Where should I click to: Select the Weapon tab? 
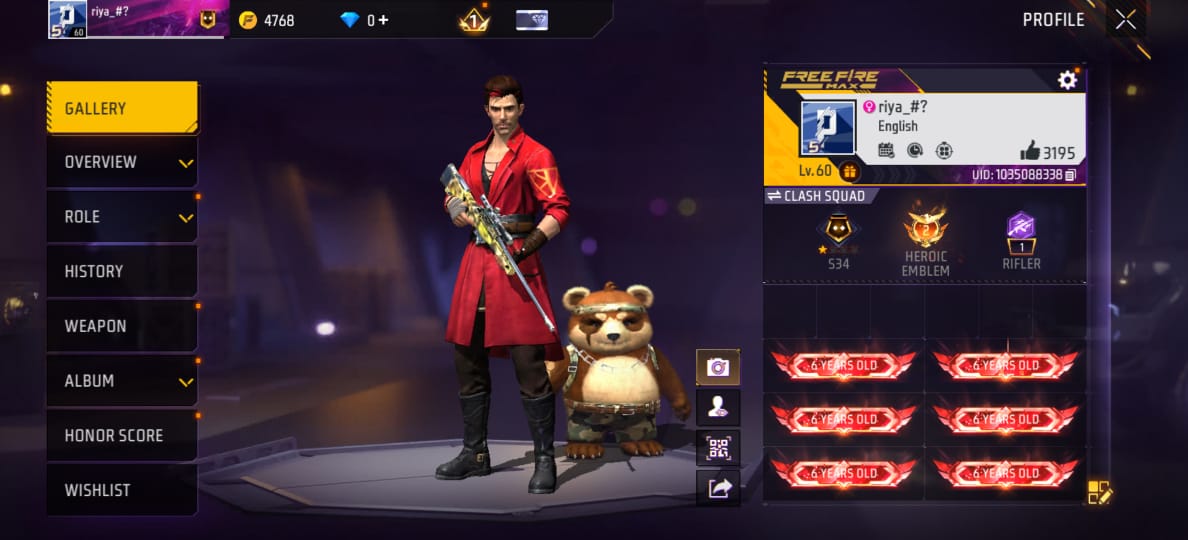click(x=121, y=326)
